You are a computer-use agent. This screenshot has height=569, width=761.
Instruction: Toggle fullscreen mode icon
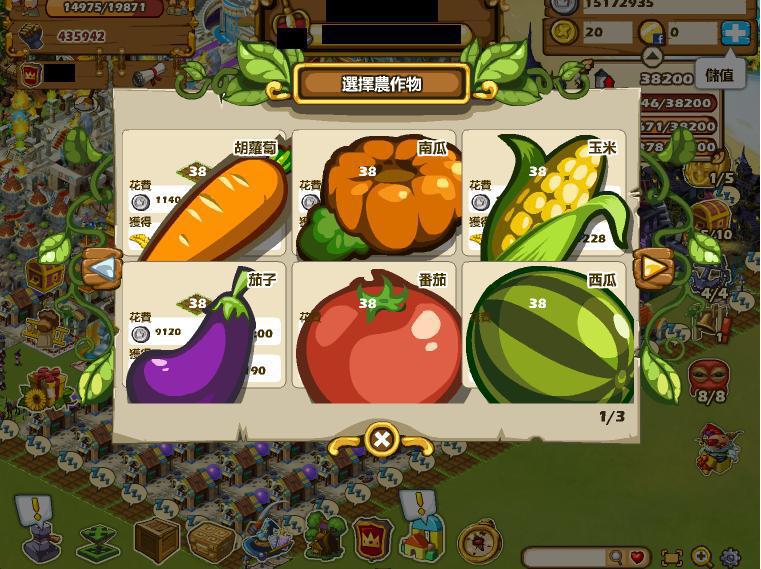[x=672, y=557]
